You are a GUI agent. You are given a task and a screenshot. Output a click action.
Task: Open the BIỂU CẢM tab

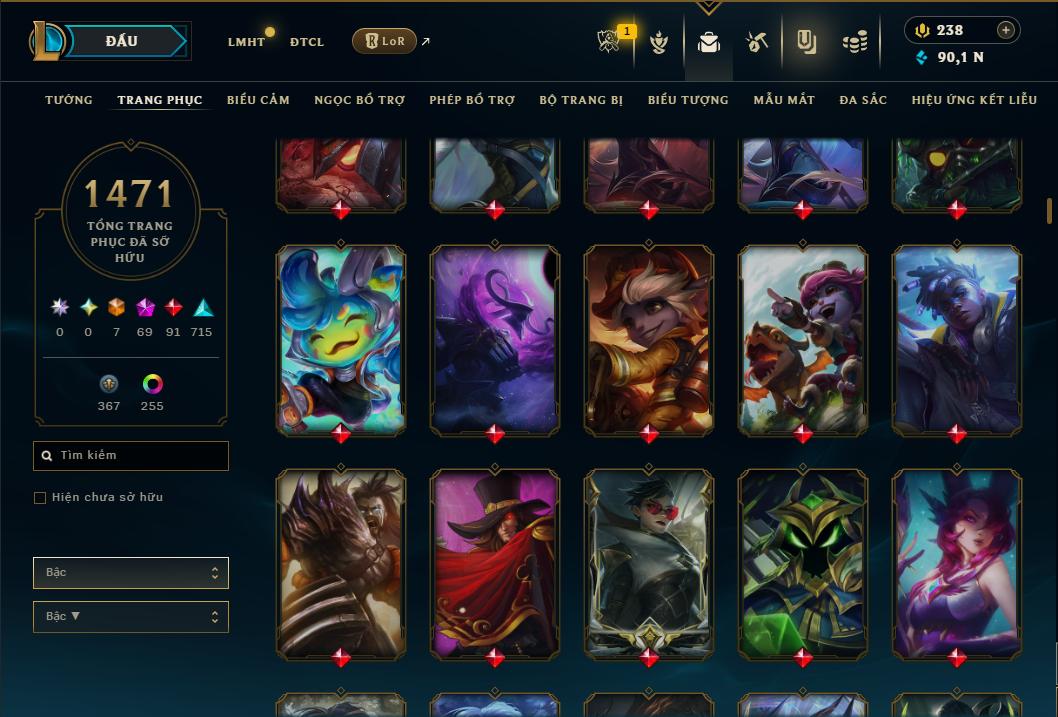click(258, 100)
